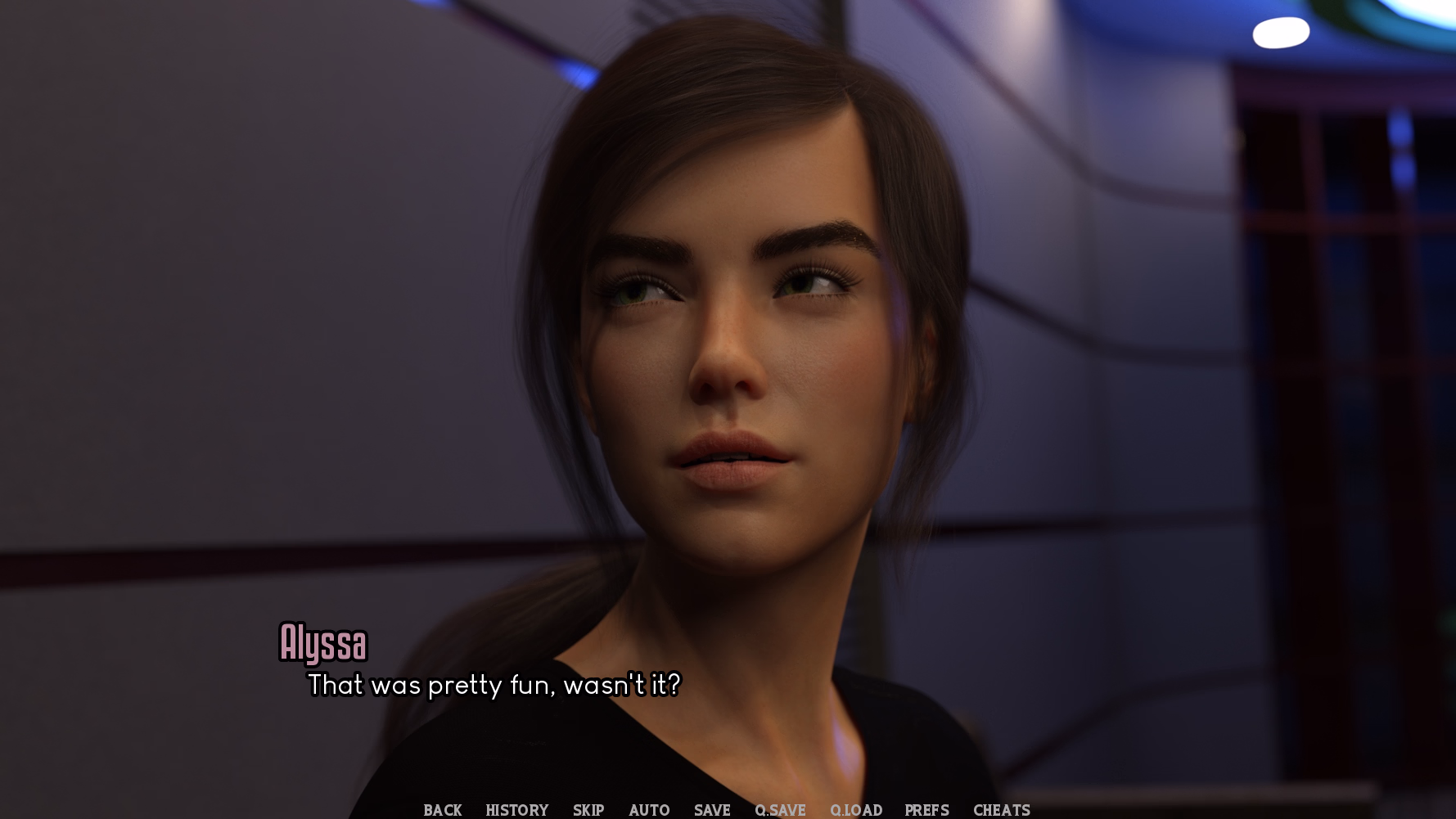Open the Prefs settings menu
The image size is (1456, 819).
927,810
